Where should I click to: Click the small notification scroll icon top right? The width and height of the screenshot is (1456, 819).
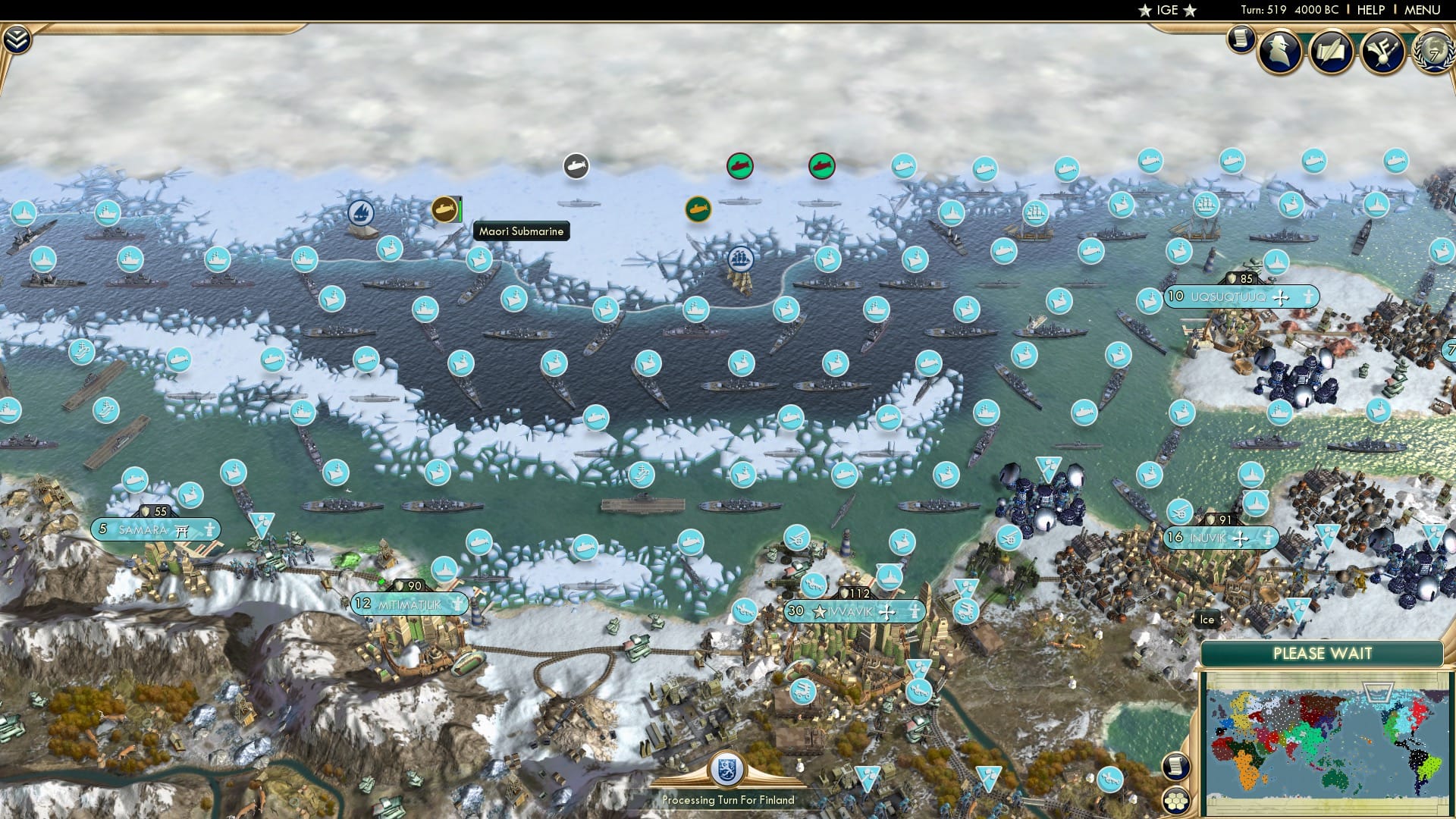[x=1241, y=38]
